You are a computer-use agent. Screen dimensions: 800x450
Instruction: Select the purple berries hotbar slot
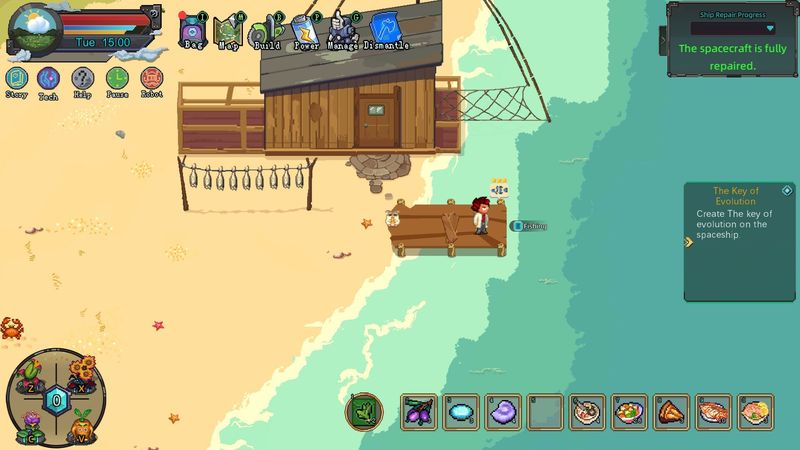click(x=417, y=411)
